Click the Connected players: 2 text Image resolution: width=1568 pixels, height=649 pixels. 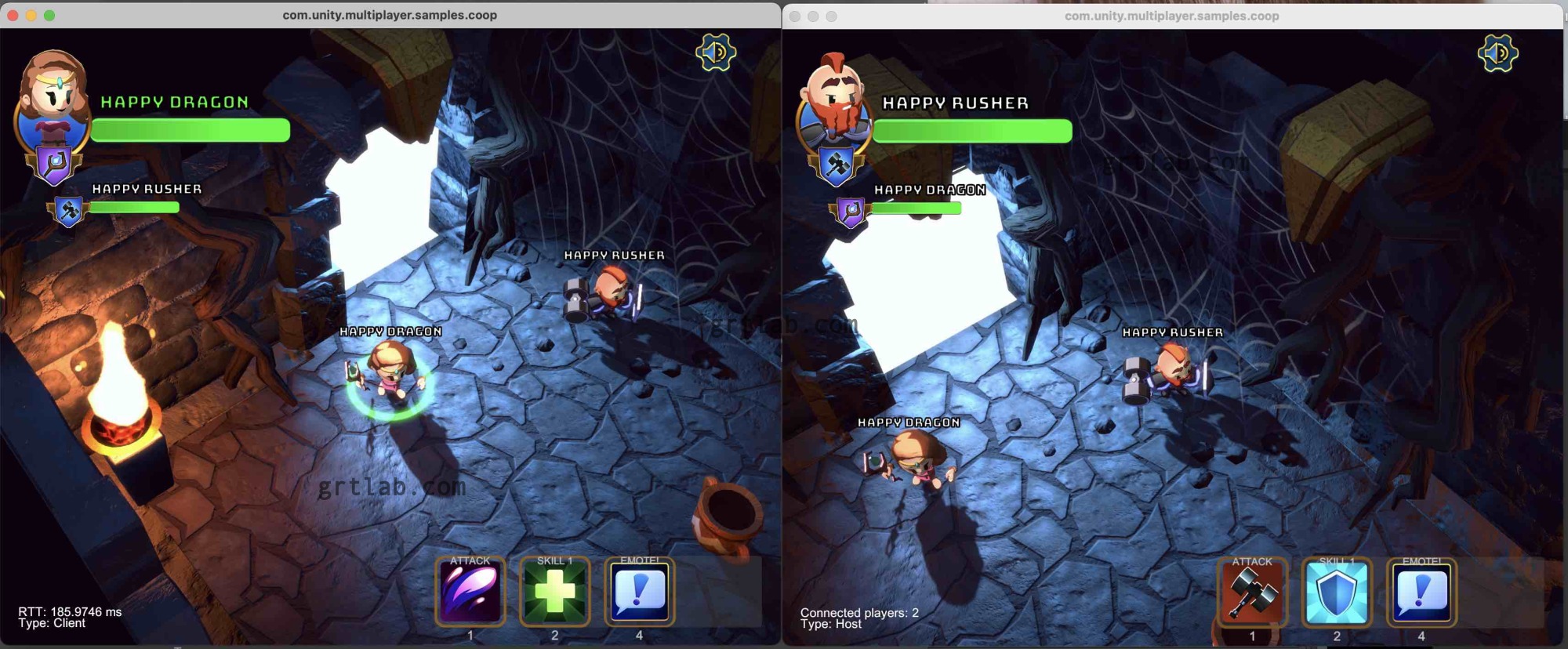[858, 614]
